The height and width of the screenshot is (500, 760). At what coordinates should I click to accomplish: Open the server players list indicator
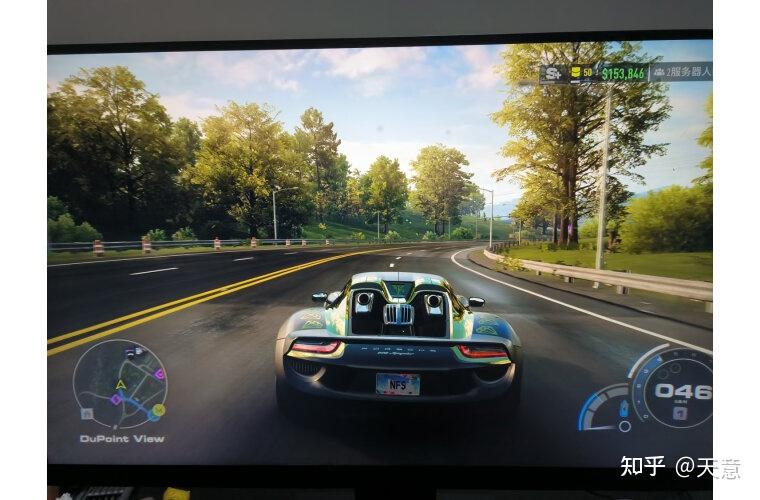click(680, 72)
